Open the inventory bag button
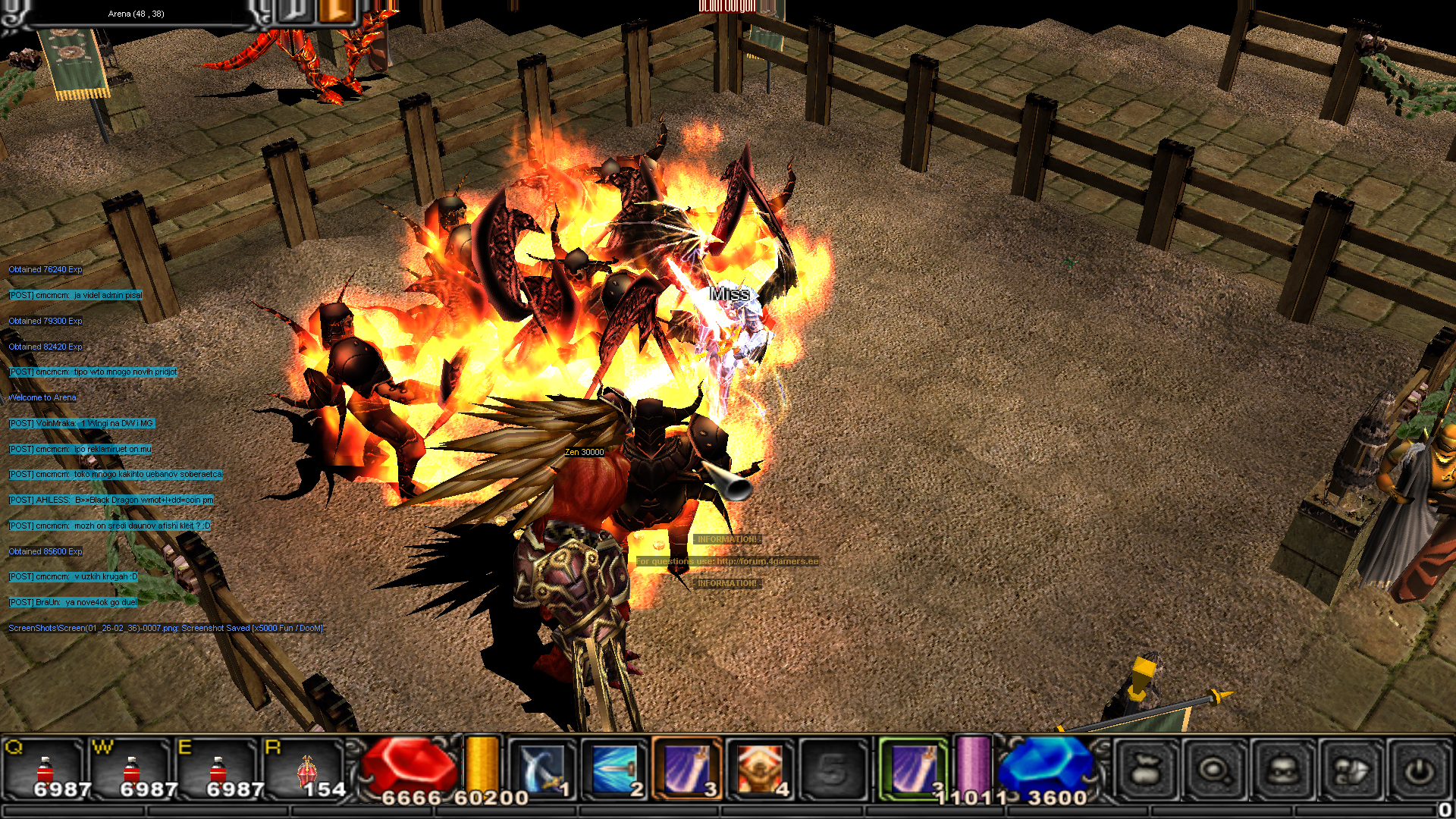 point(1147,770)
